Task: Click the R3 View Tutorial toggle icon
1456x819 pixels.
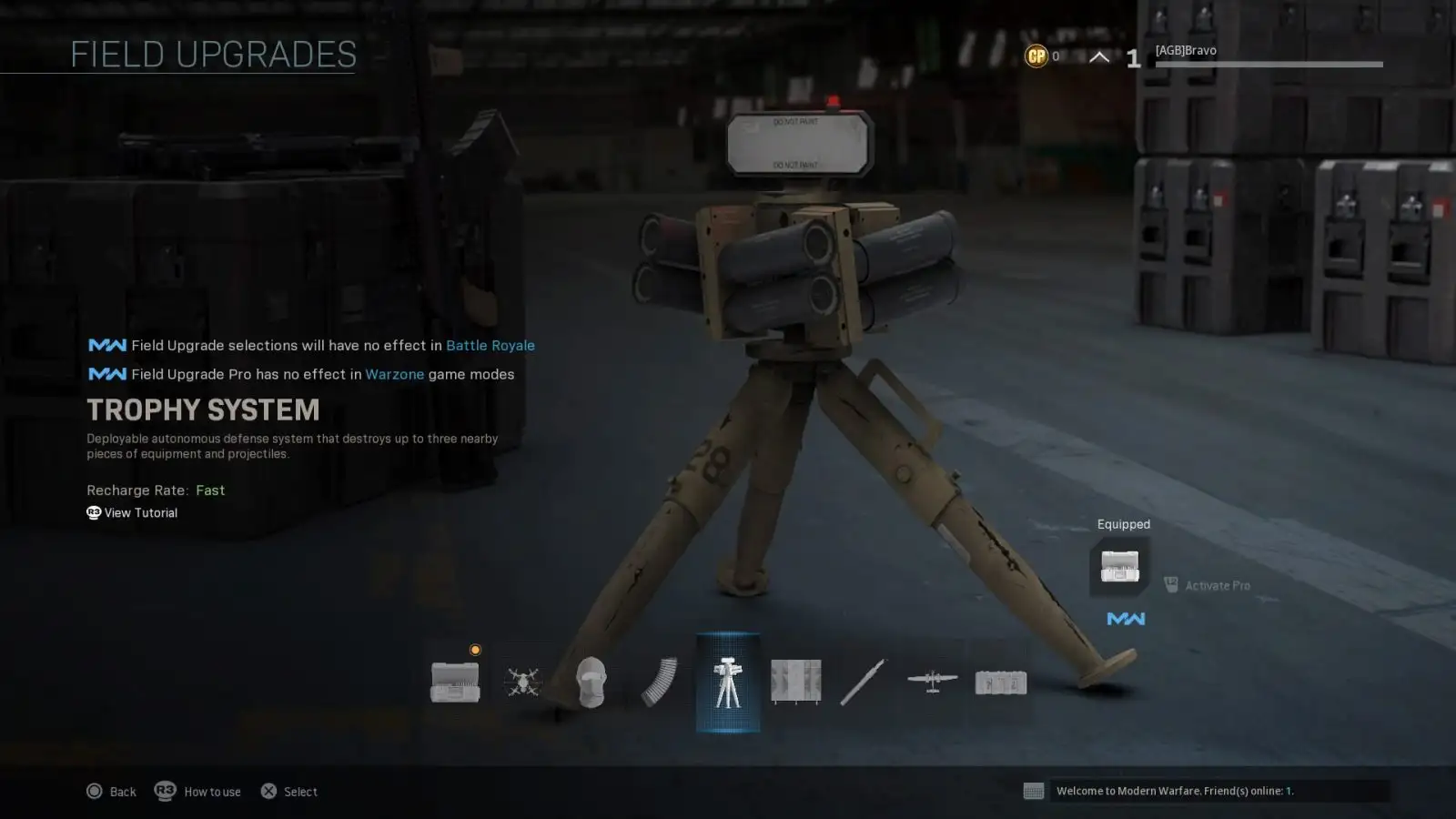Action: [92, 512]
